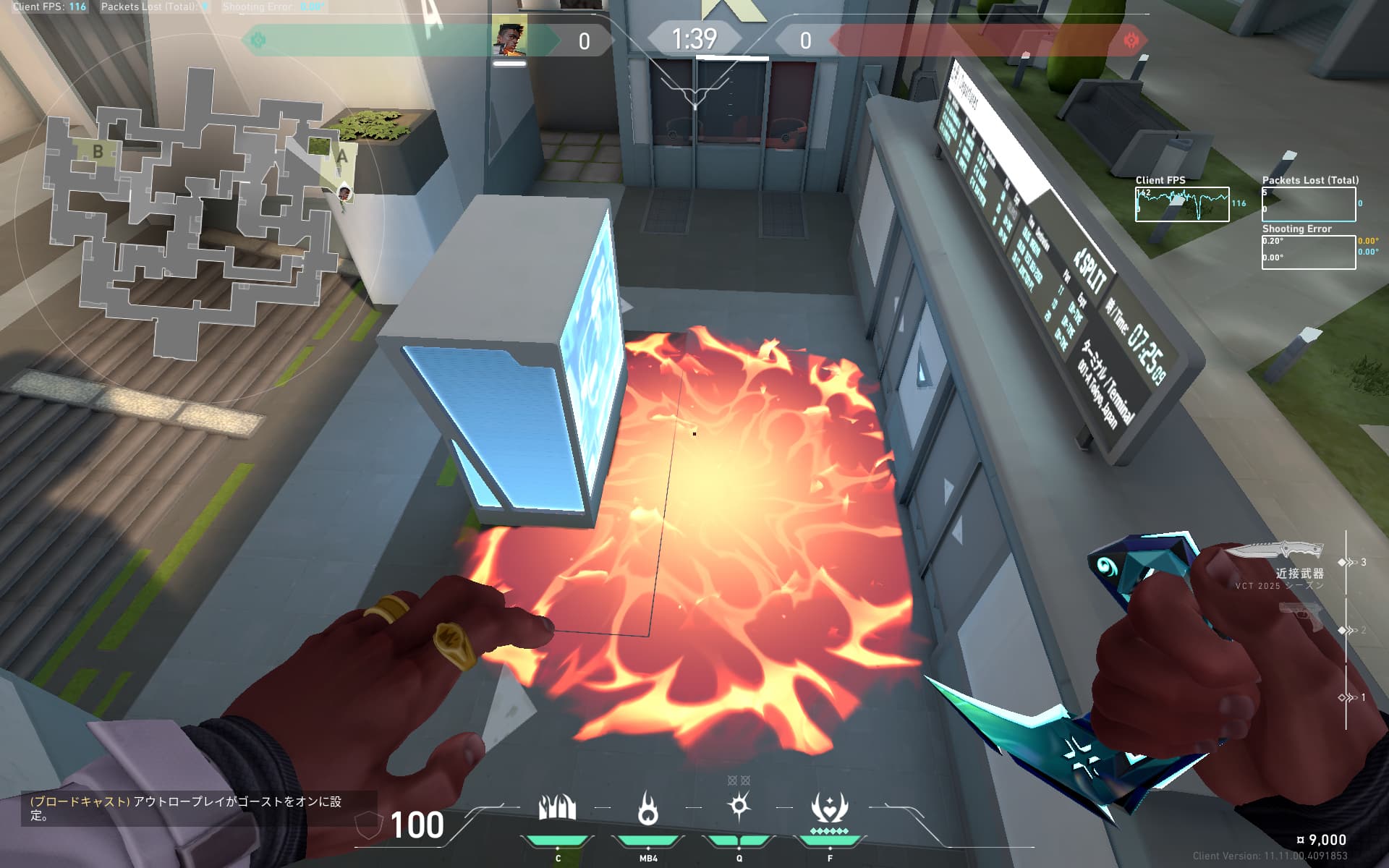The image size is (1389, 868).
Task: Use the Hot Hands fireball ability
Action: click(648, 809)
